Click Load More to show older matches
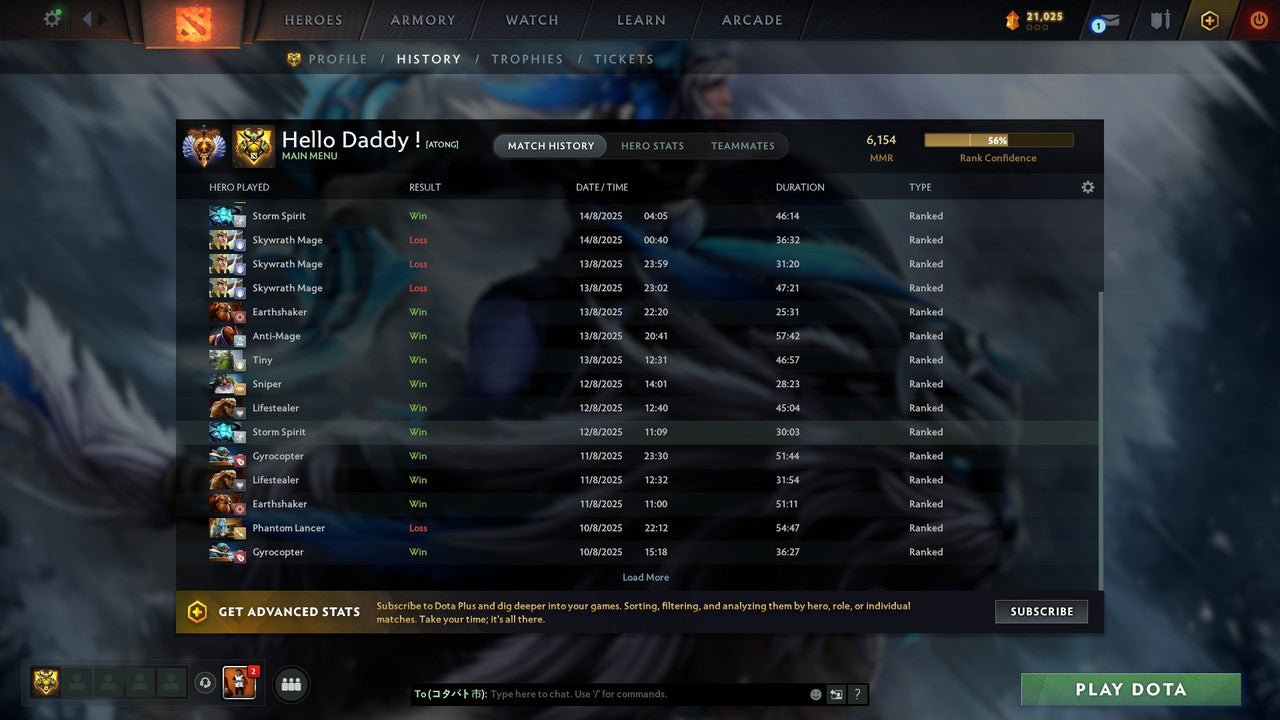1280x720 pixels. 645,577
